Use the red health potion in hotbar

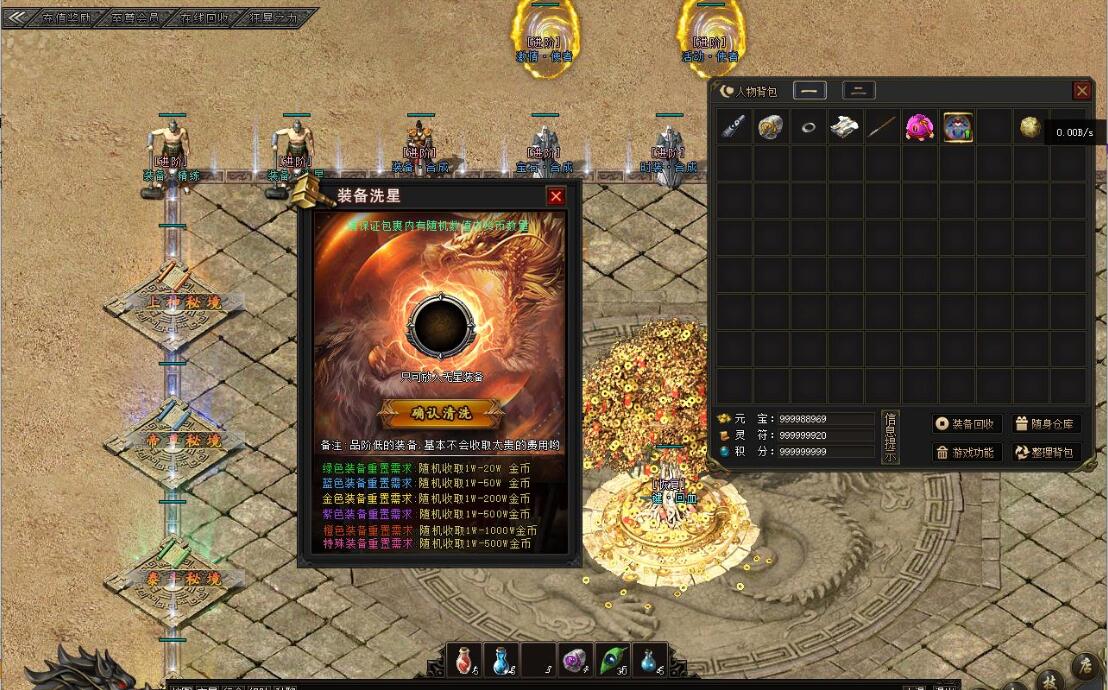click(464, 660)
